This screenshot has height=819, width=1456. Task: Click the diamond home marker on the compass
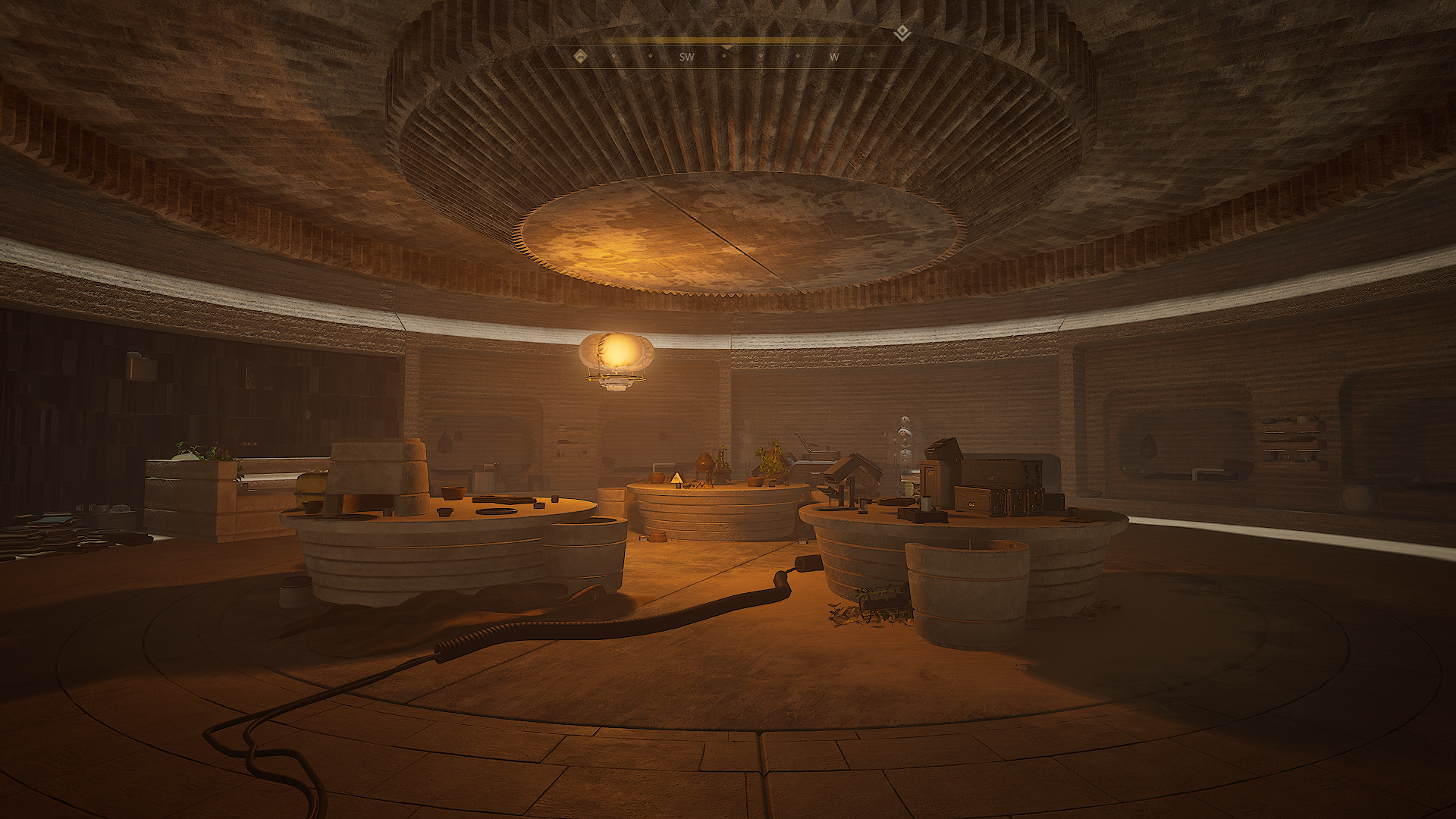(579, 56)
